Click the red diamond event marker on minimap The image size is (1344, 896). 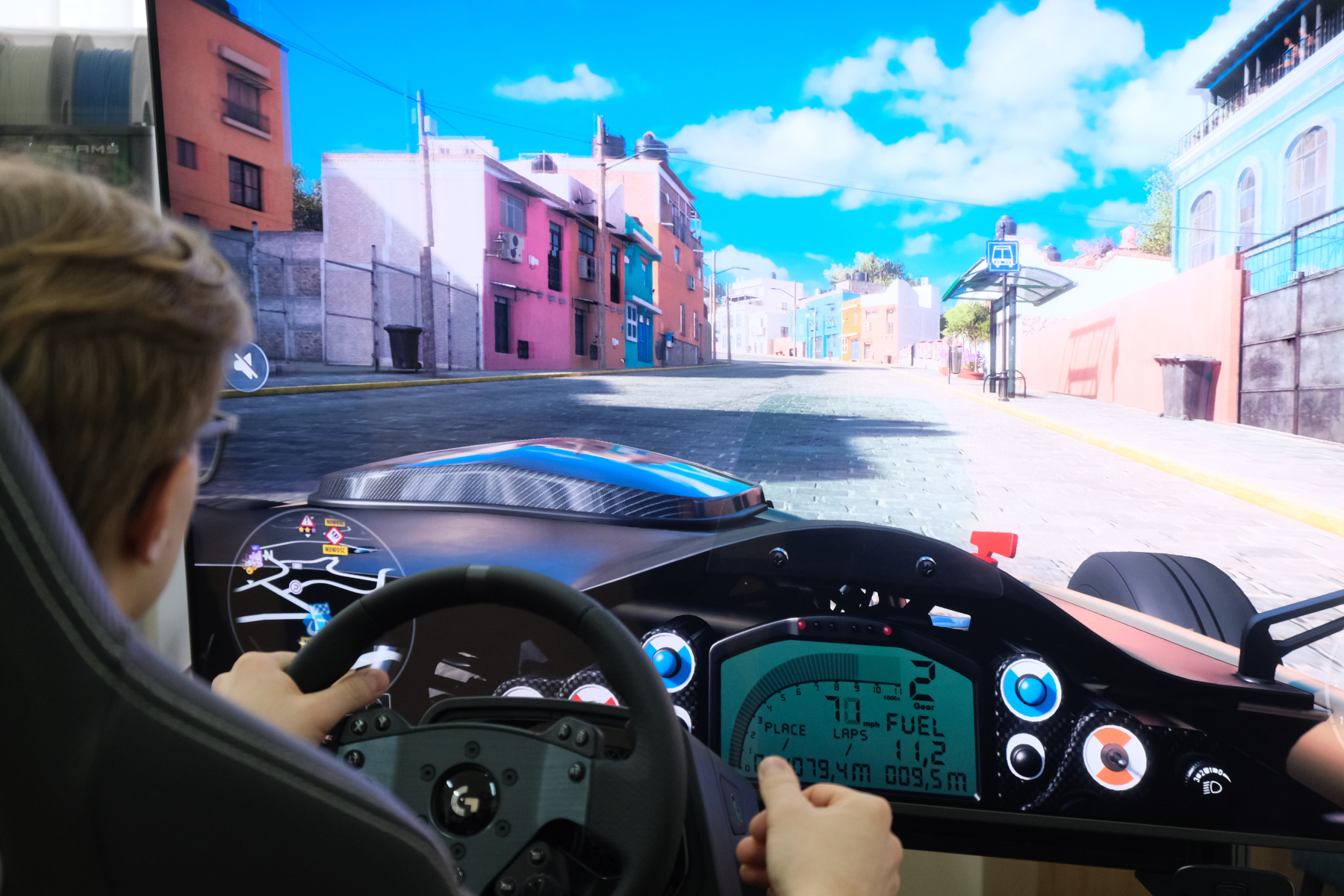pyautogui.click(x=334, y=535)
